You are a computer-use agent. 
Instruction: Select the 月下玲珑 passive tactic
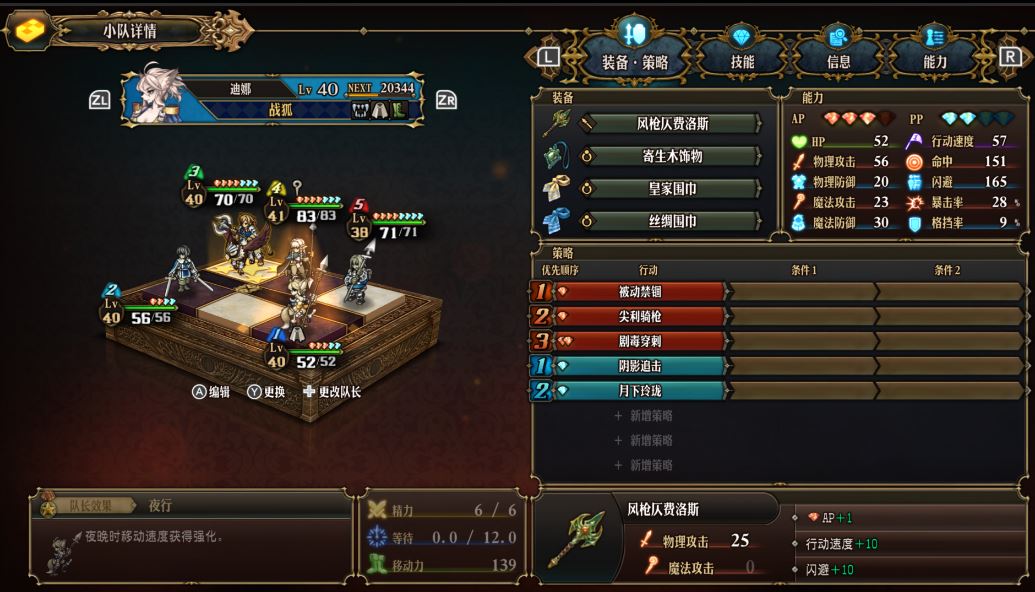(640, 390)
